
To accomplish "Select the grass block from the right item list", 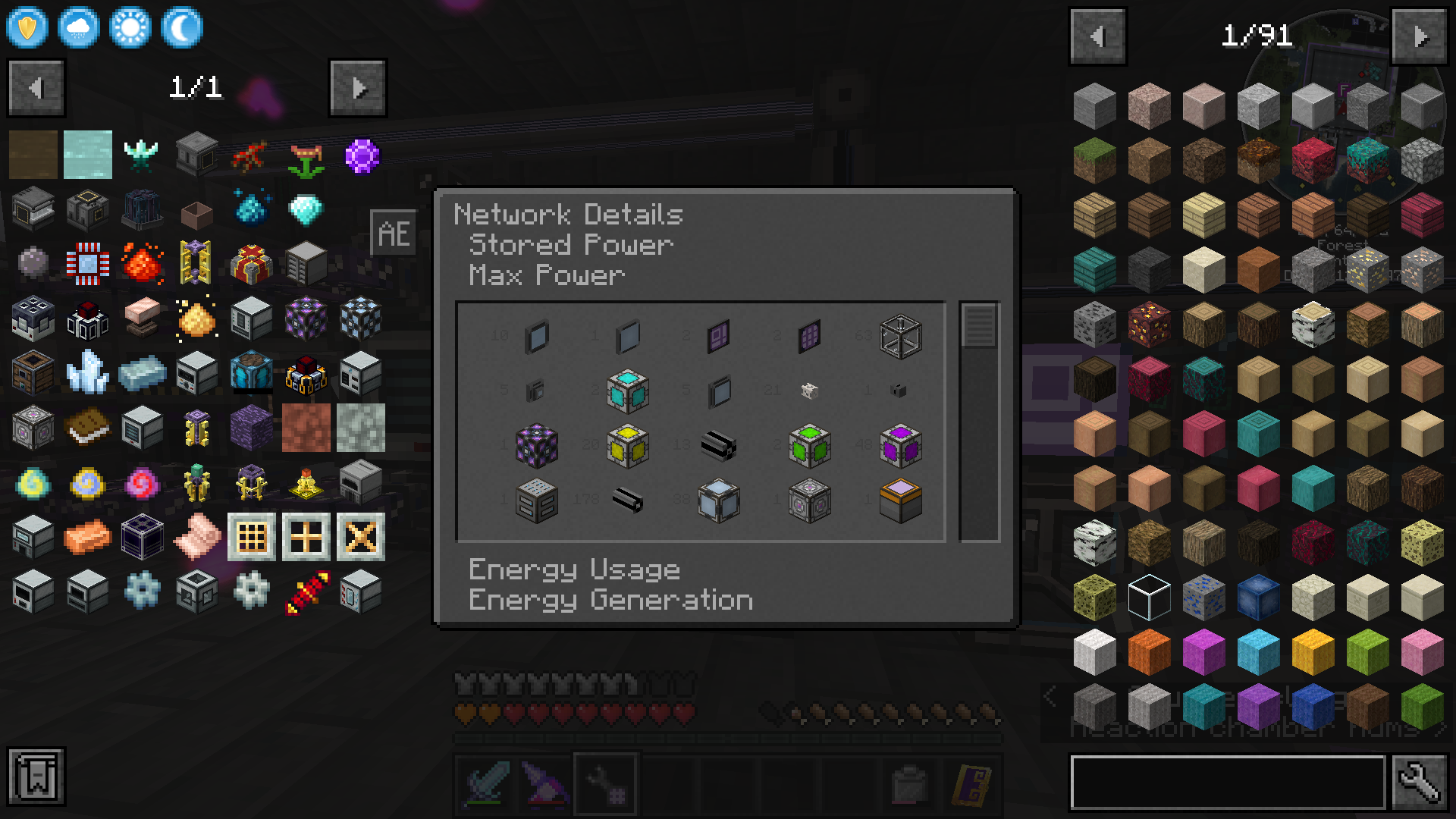I will pos(1094,159).
